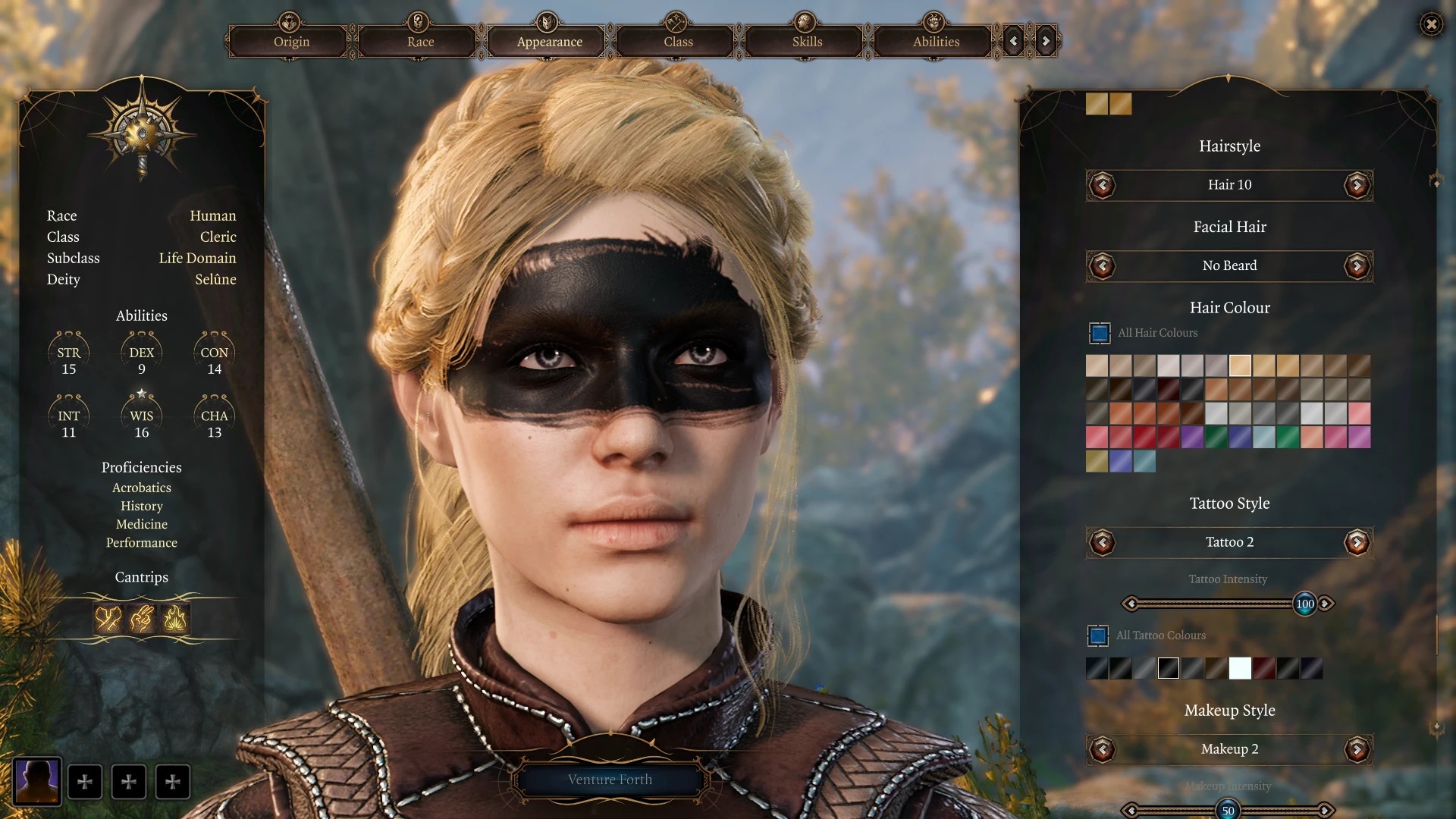Click the tattoo intensity slider handle
The height and width of the screenshot is (819, 1456).
(x=1304, y=604)
